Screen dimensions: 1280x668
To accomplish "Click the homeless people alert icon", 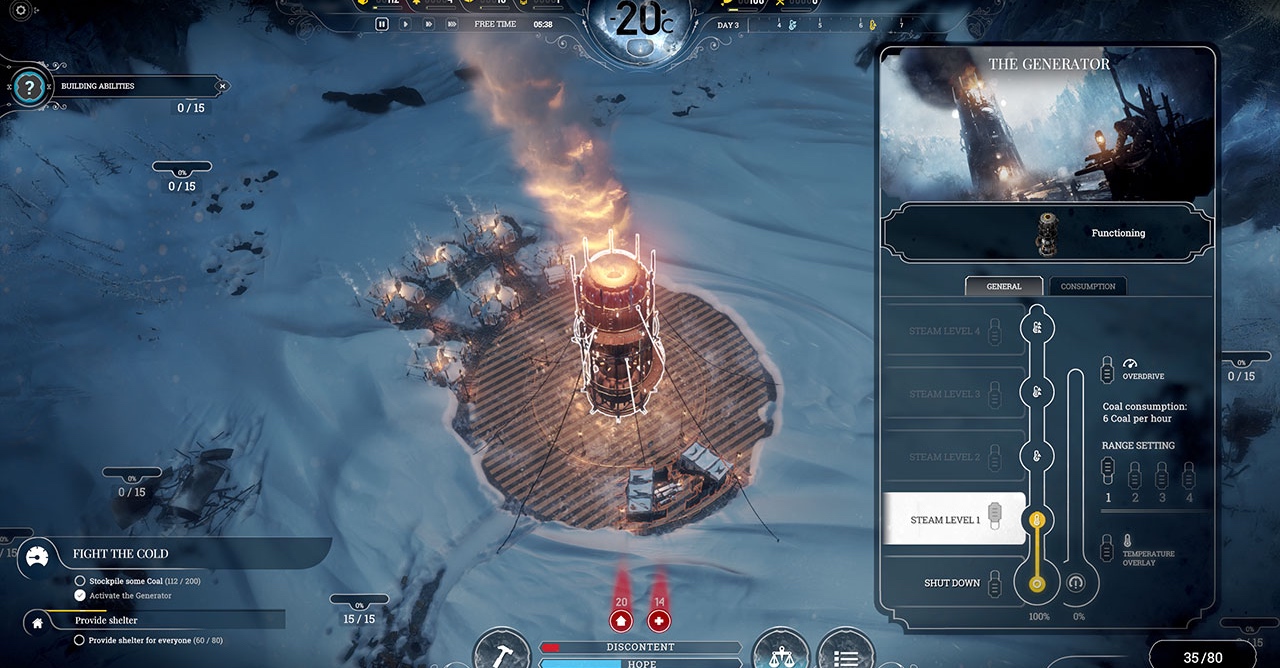I will [621, 621].
